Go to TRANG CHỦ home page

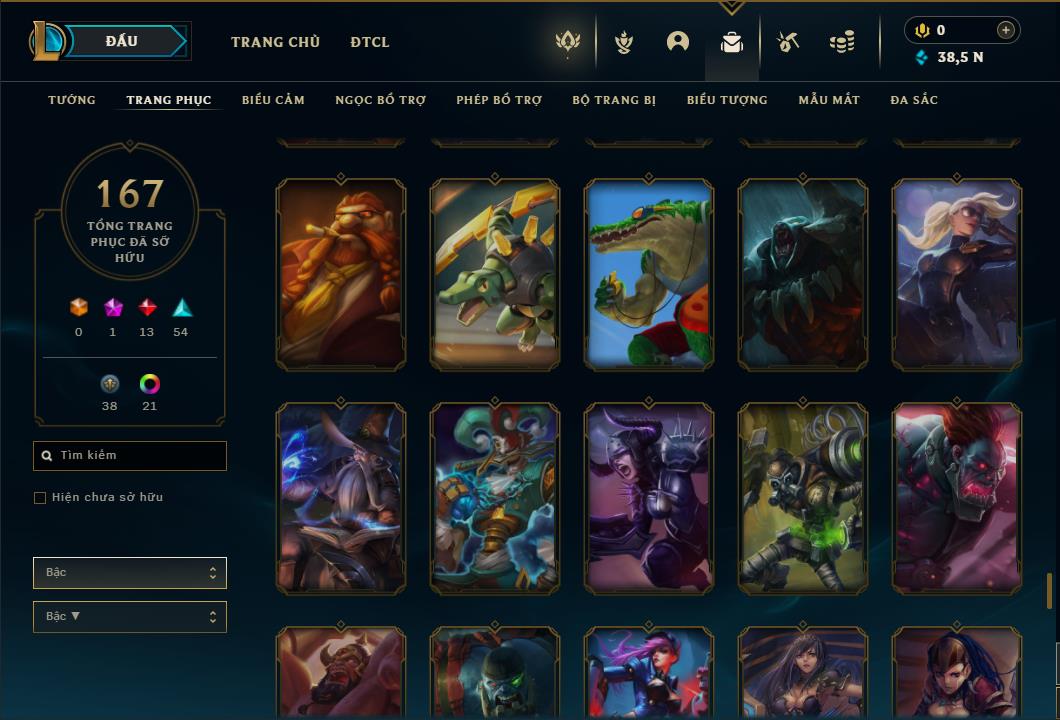(x=275, y=42)
